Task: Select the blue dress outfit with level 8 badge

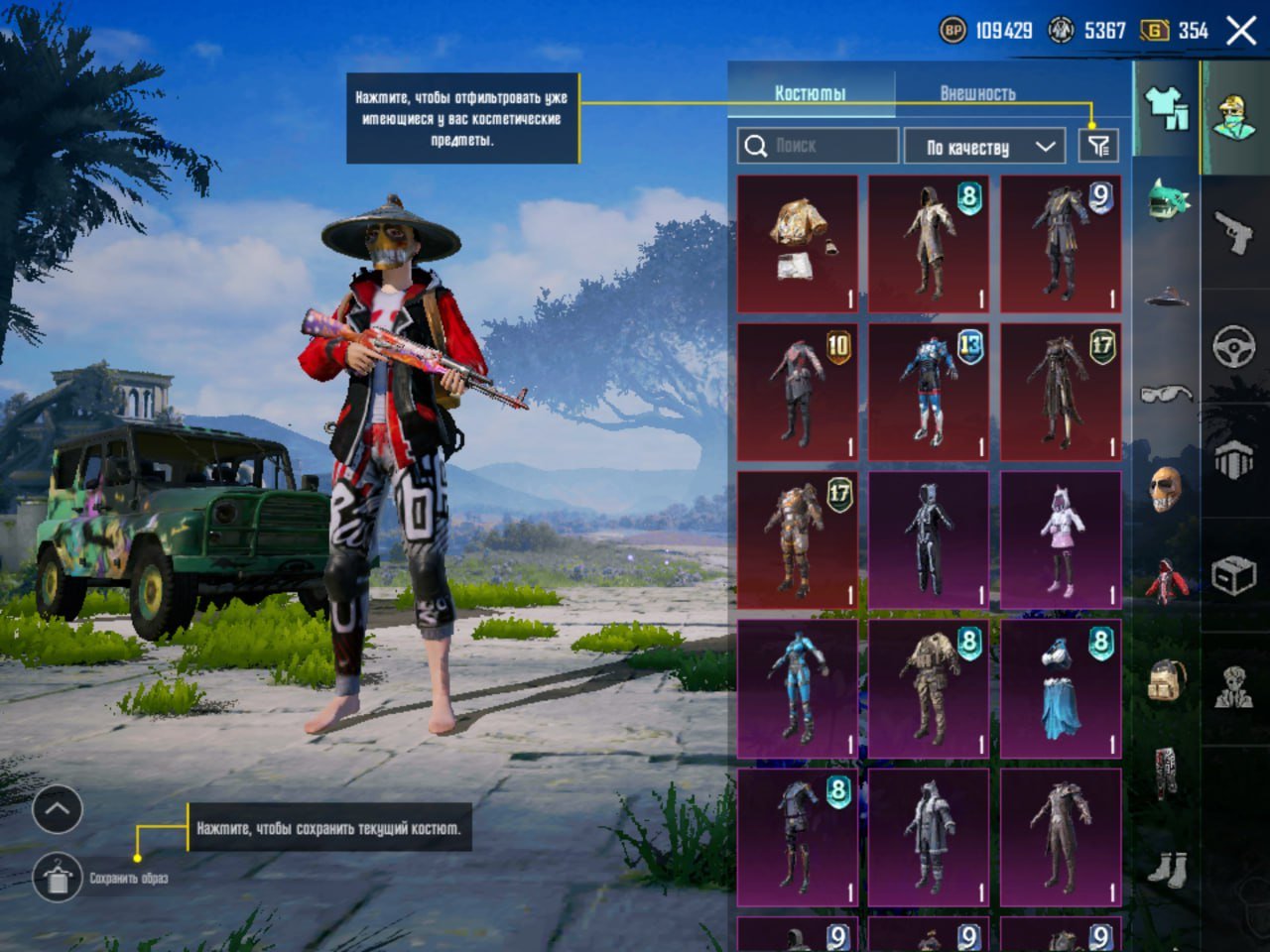Action: 1061,689
